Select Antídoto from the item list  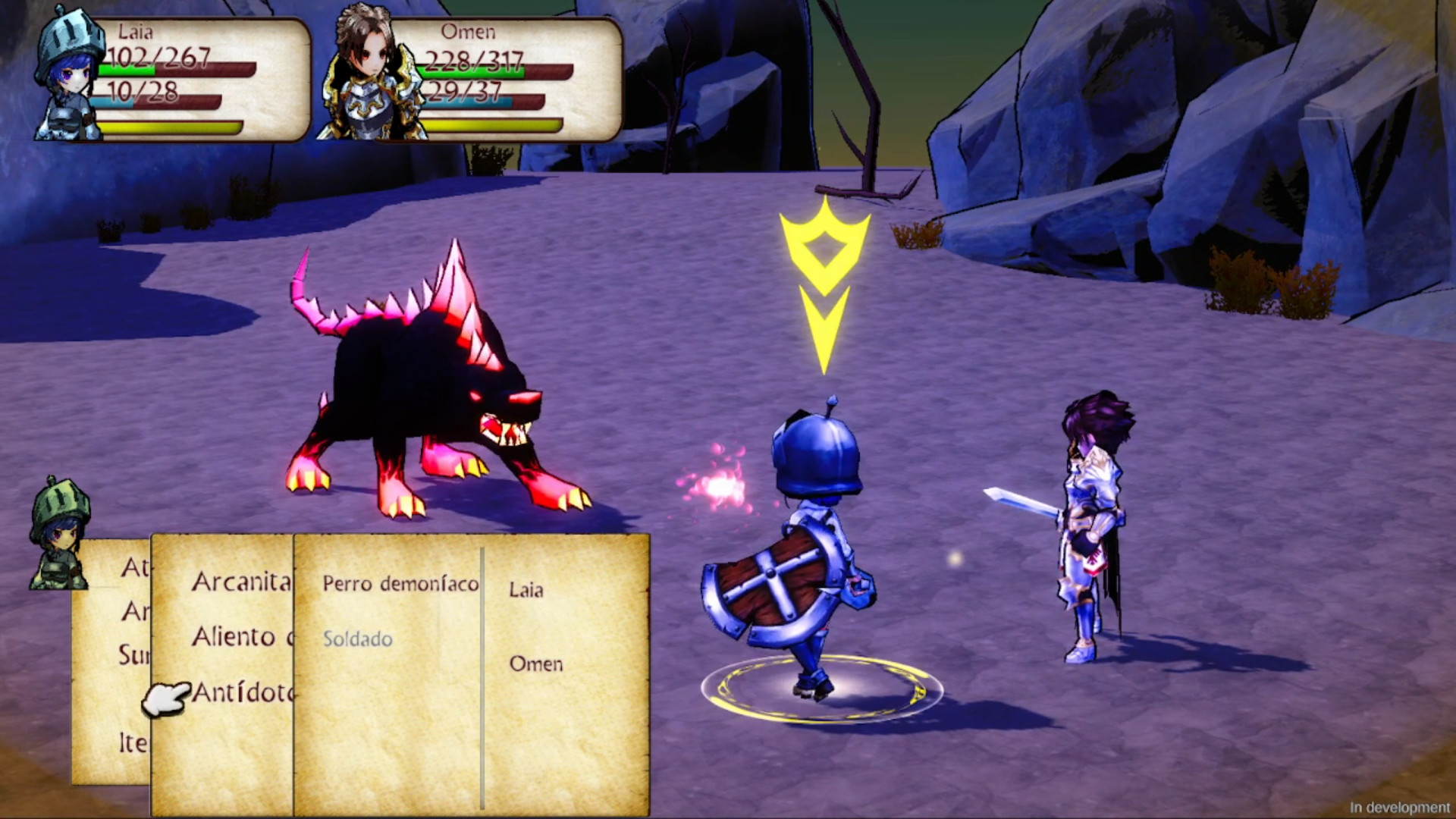tap(243, 694)
